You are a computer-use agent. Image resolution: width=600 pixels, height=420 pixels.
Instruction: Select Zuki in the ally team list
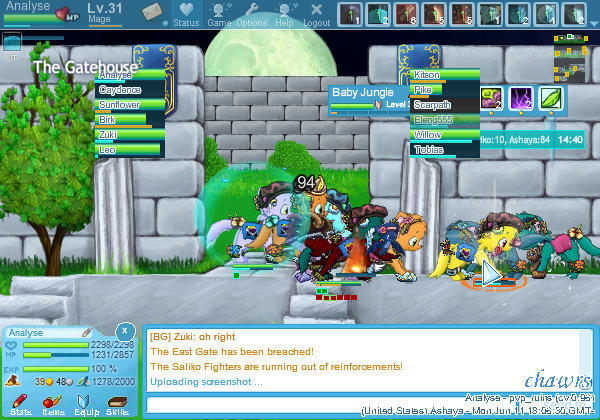tap(128, 134)
